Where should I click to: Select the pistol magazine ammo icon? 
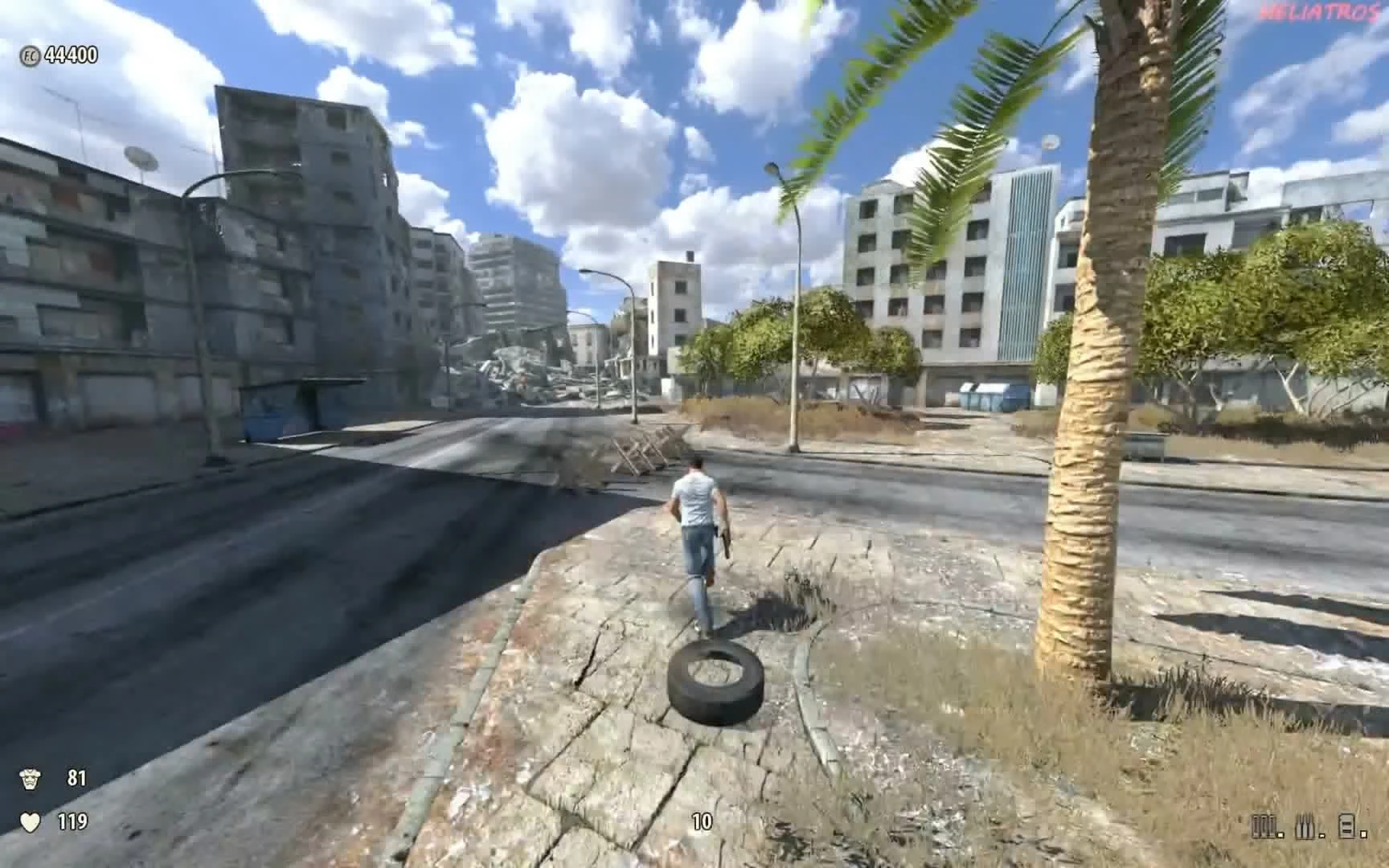coord(1347,825)
